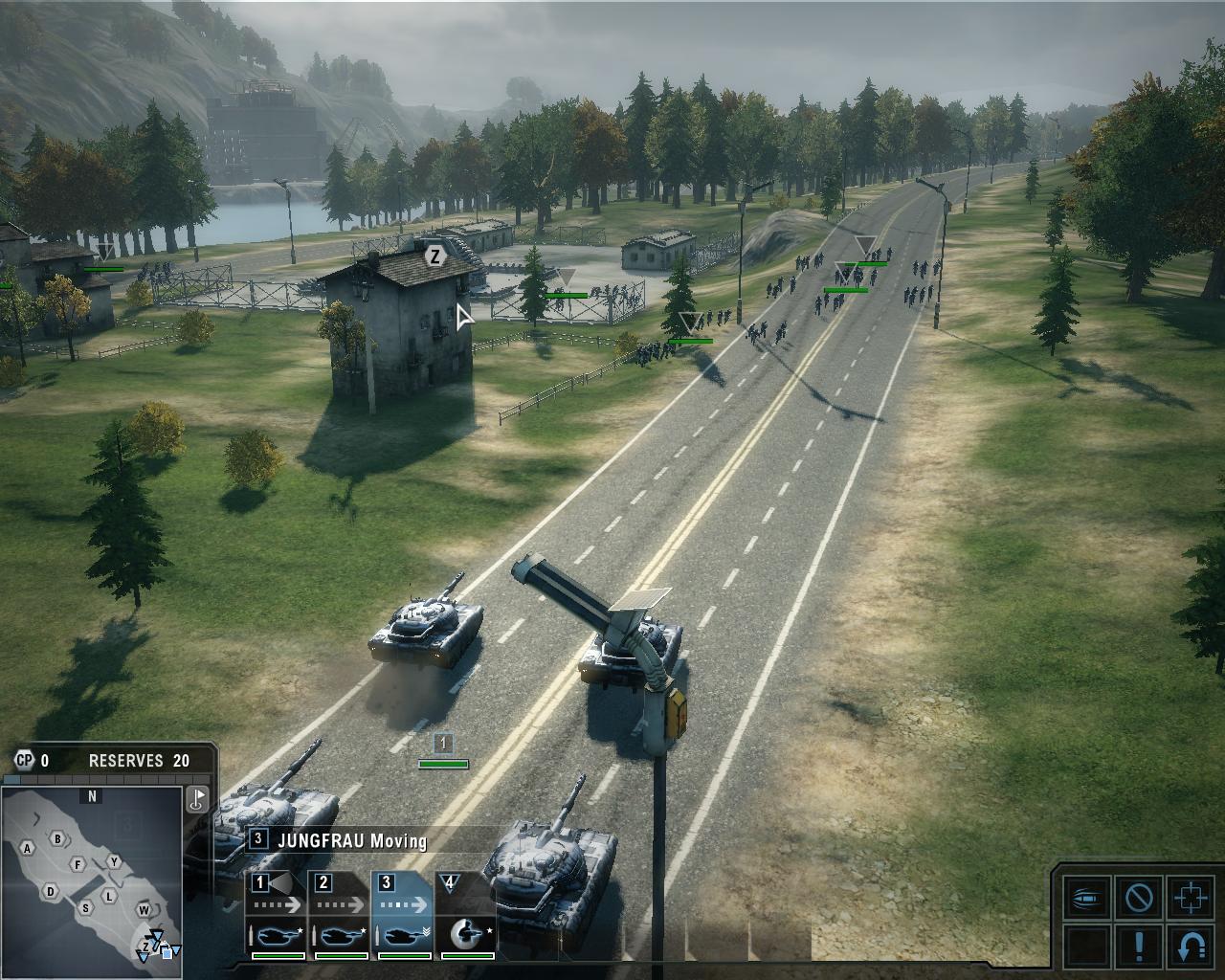
Task: Activate the bullet-shaped fire command
Action: point(1088,899)
